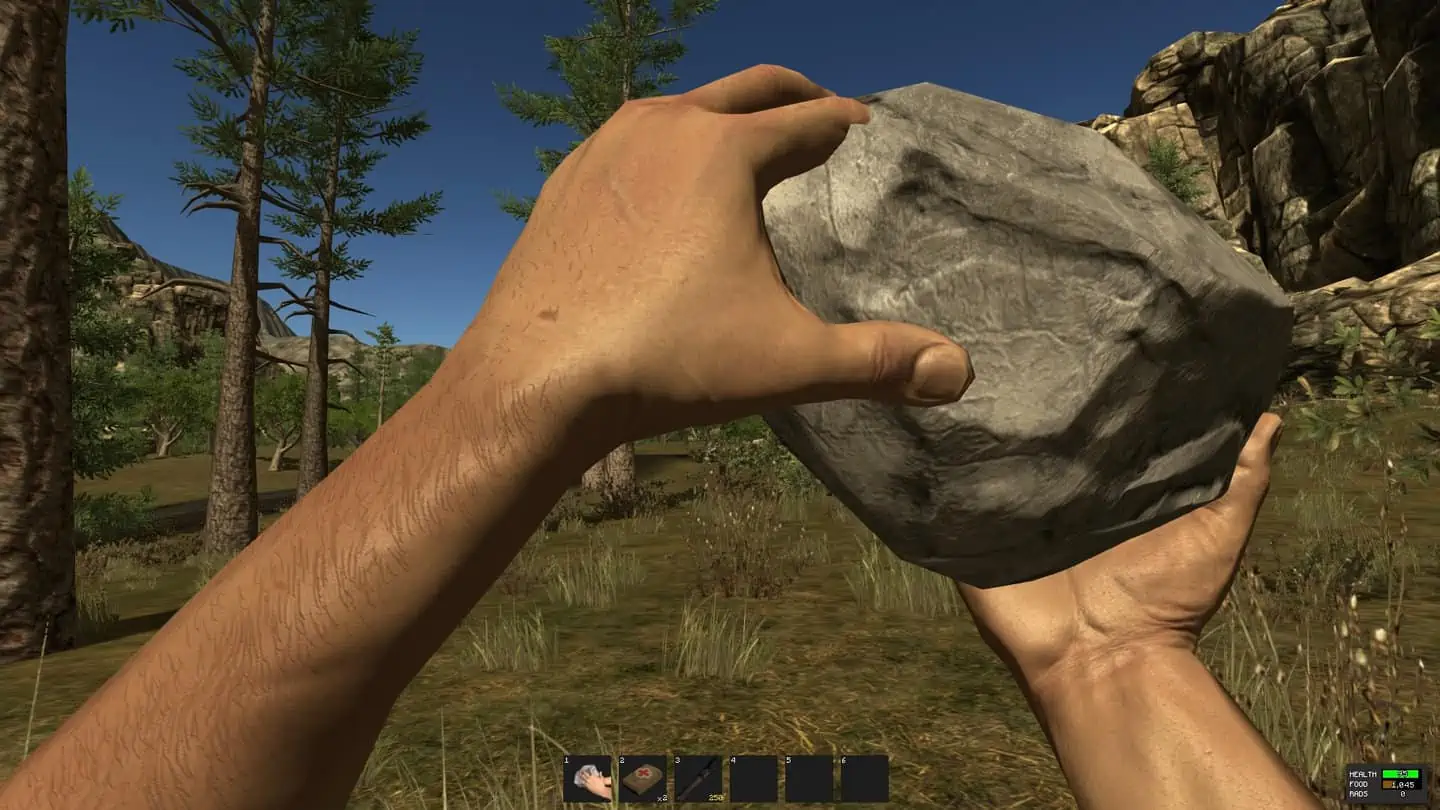
Task: Click empty hotbar slot 6
Action: pos(863,778)
